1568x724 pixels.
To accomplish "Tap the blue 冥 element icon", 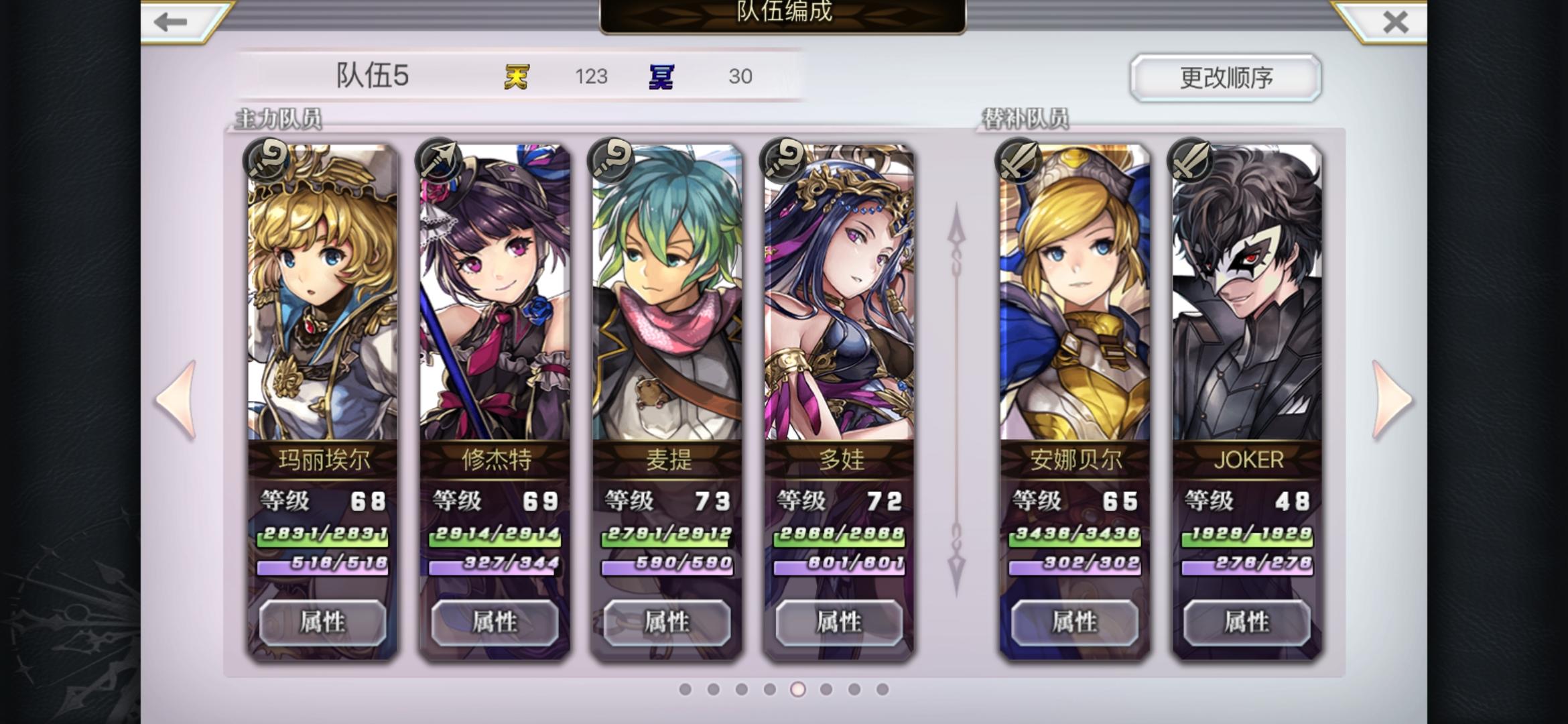I will click(x=659, y=77).
